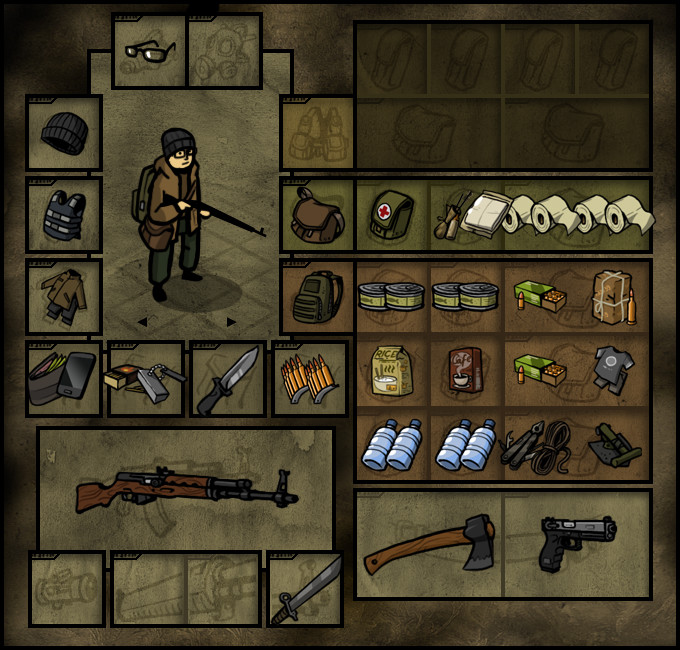Select the body armor vest slot
680x650 pixels.
65,215
